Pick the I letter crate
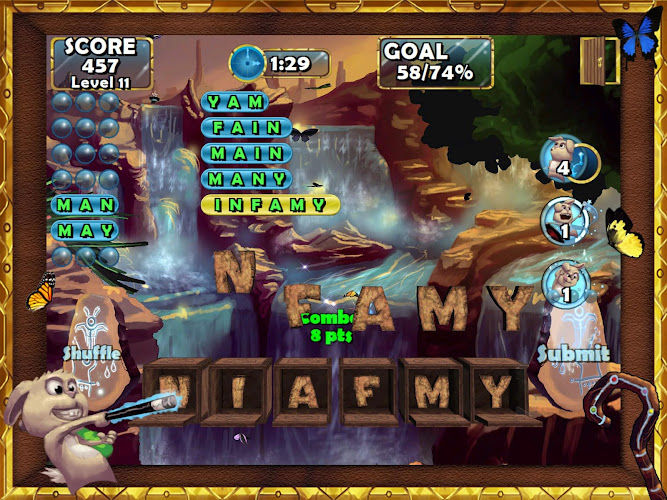 (x=239, y=391)
